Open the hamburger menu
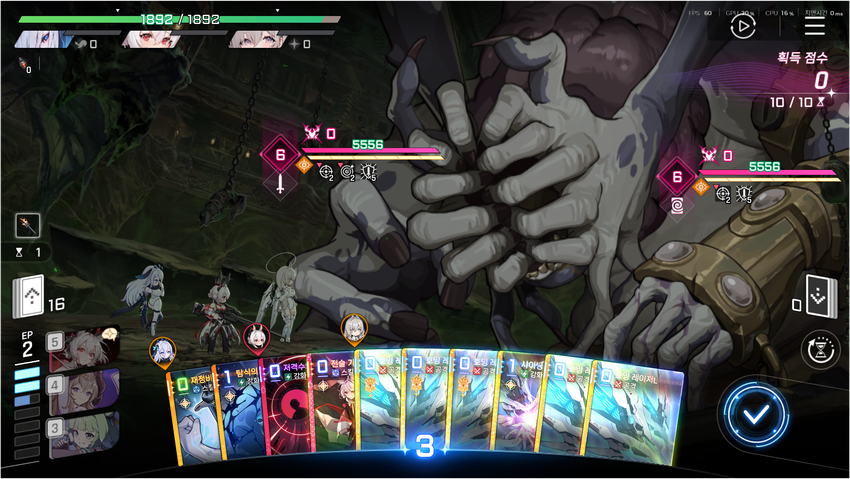 point(815,25)
